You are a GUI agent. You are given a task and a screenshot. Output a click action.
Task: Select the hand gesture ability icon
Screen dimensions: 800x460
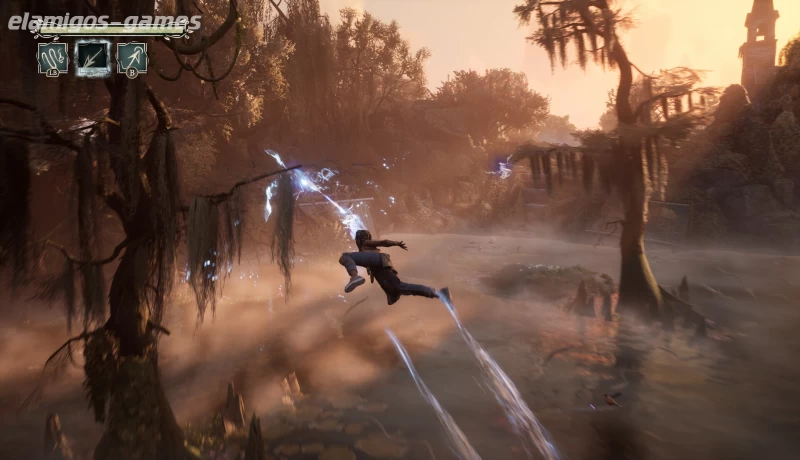(52, 57)
